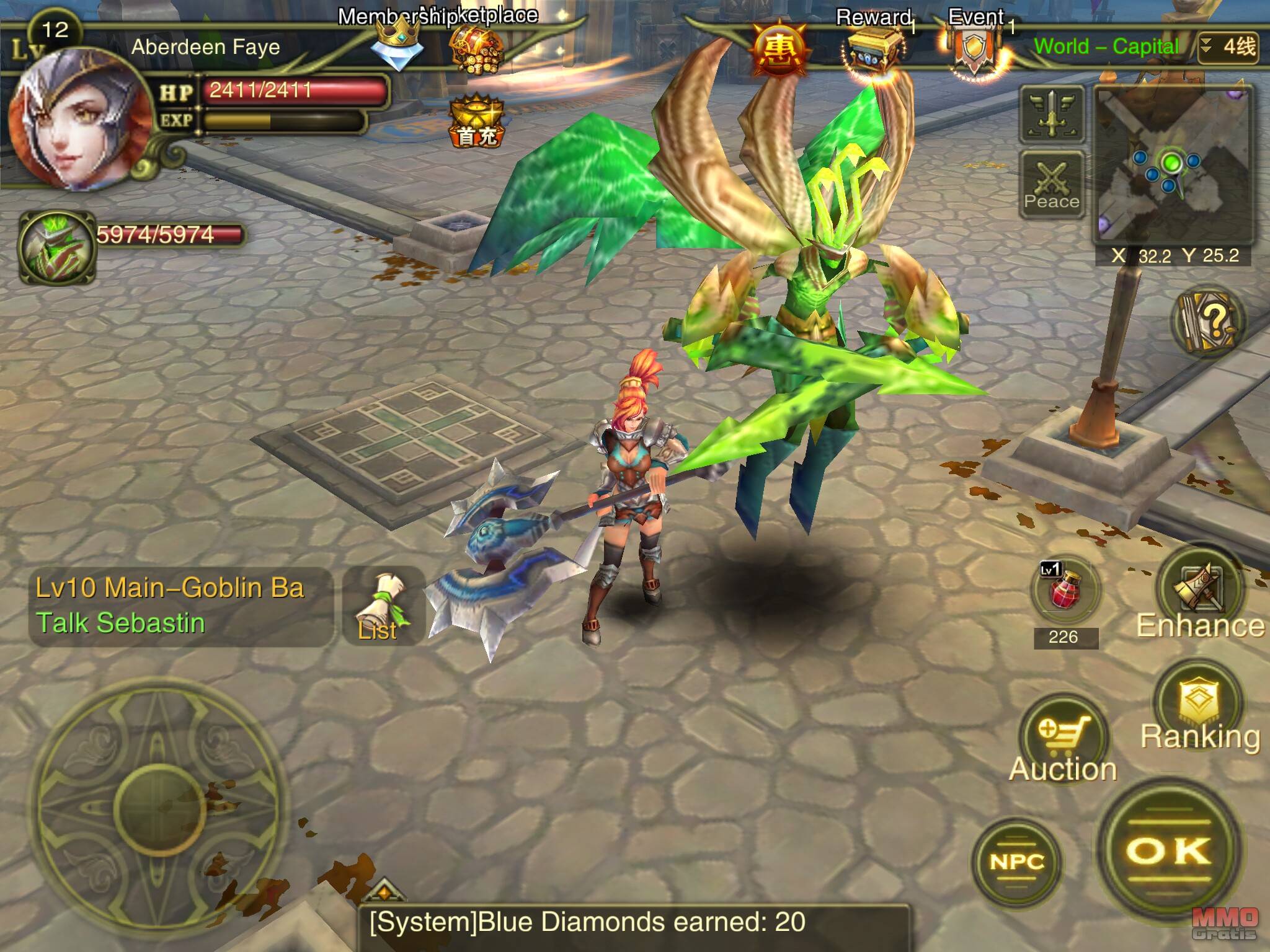Screen dimensions: 1270x952
Task: Click the 首充 first recharge icon
Action: tap(476, 121)
